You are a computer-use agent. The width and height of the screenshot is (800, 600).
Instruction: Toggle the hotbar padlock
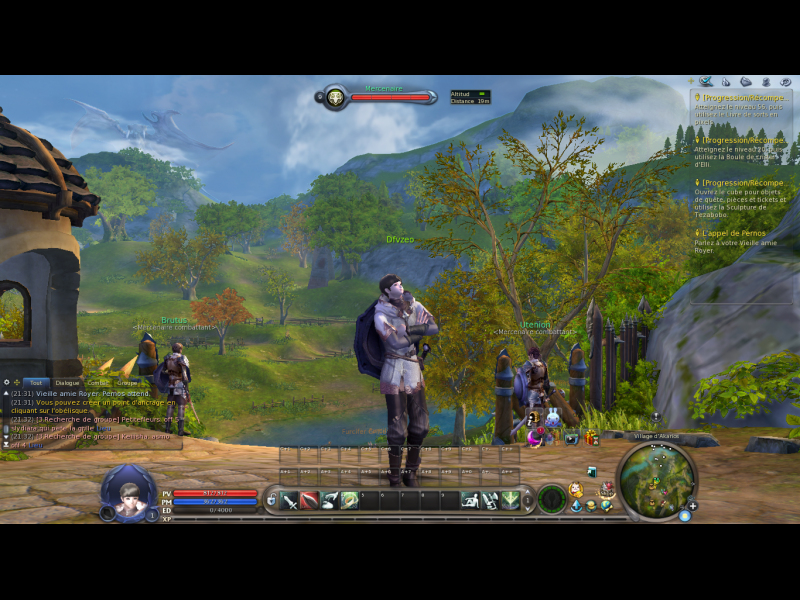coord(270,499)
